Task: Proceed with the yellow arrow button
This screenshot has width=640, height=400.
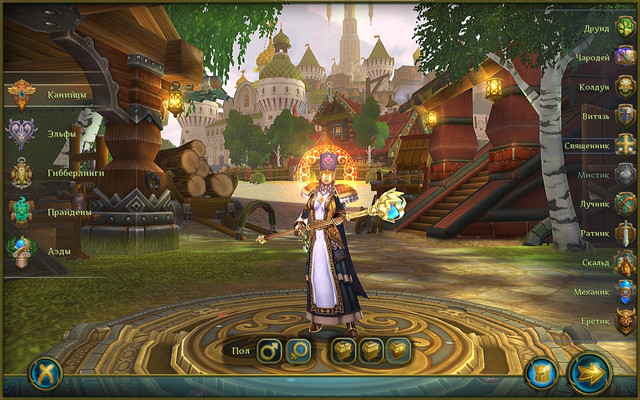Action: tap(590, 373)
